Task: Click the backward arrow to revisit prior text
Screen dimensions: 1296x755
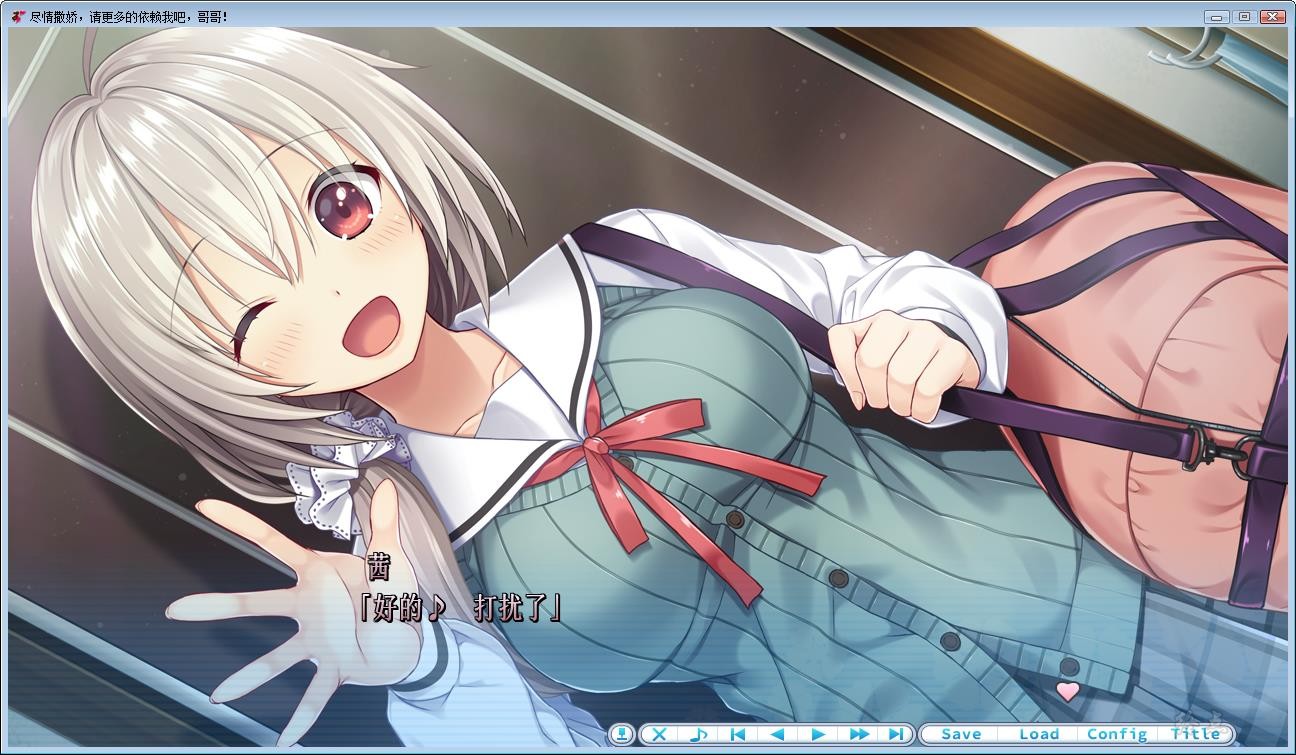Action: coord(780,734)
